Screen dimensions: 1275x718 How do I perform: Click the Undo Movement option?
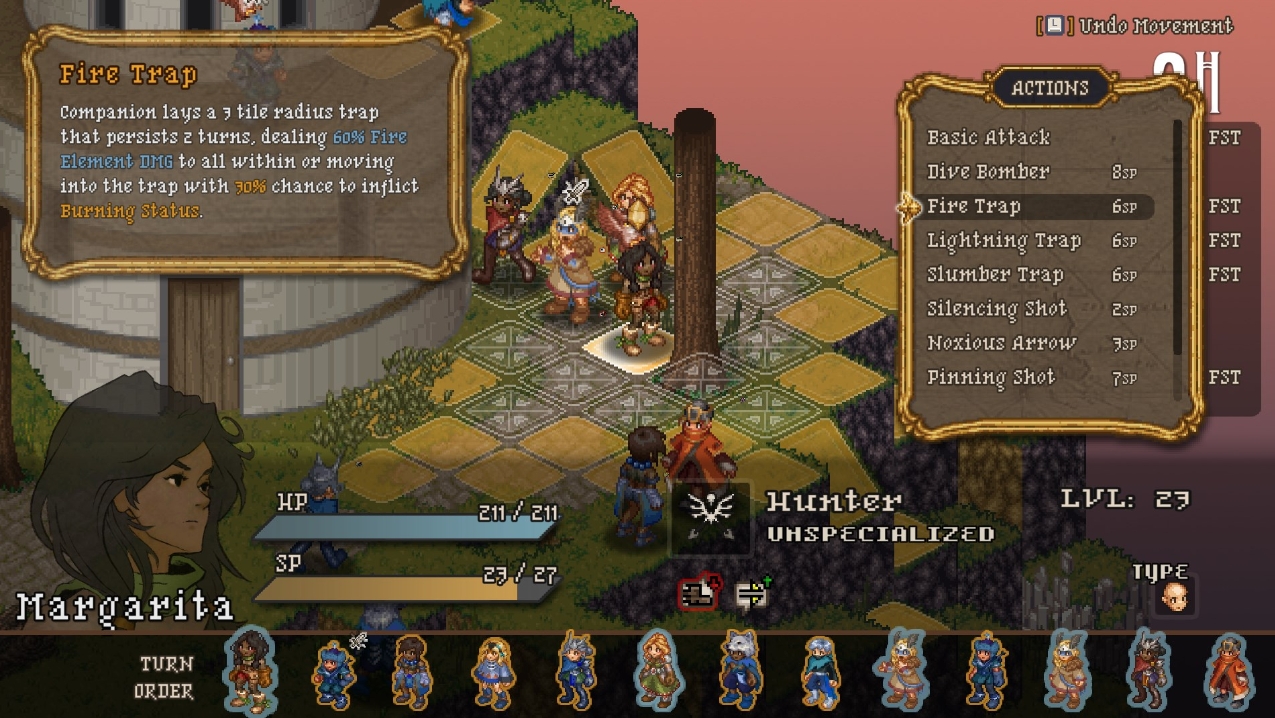[x=1135, y=26]
